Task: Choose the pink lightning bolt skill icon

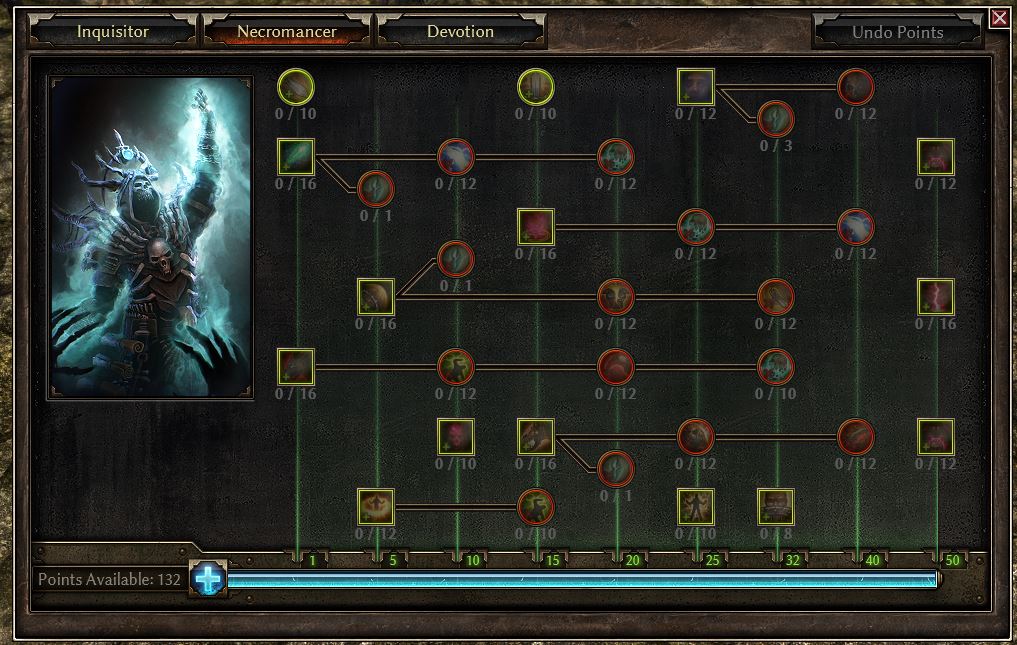Action: coord(936,297)
